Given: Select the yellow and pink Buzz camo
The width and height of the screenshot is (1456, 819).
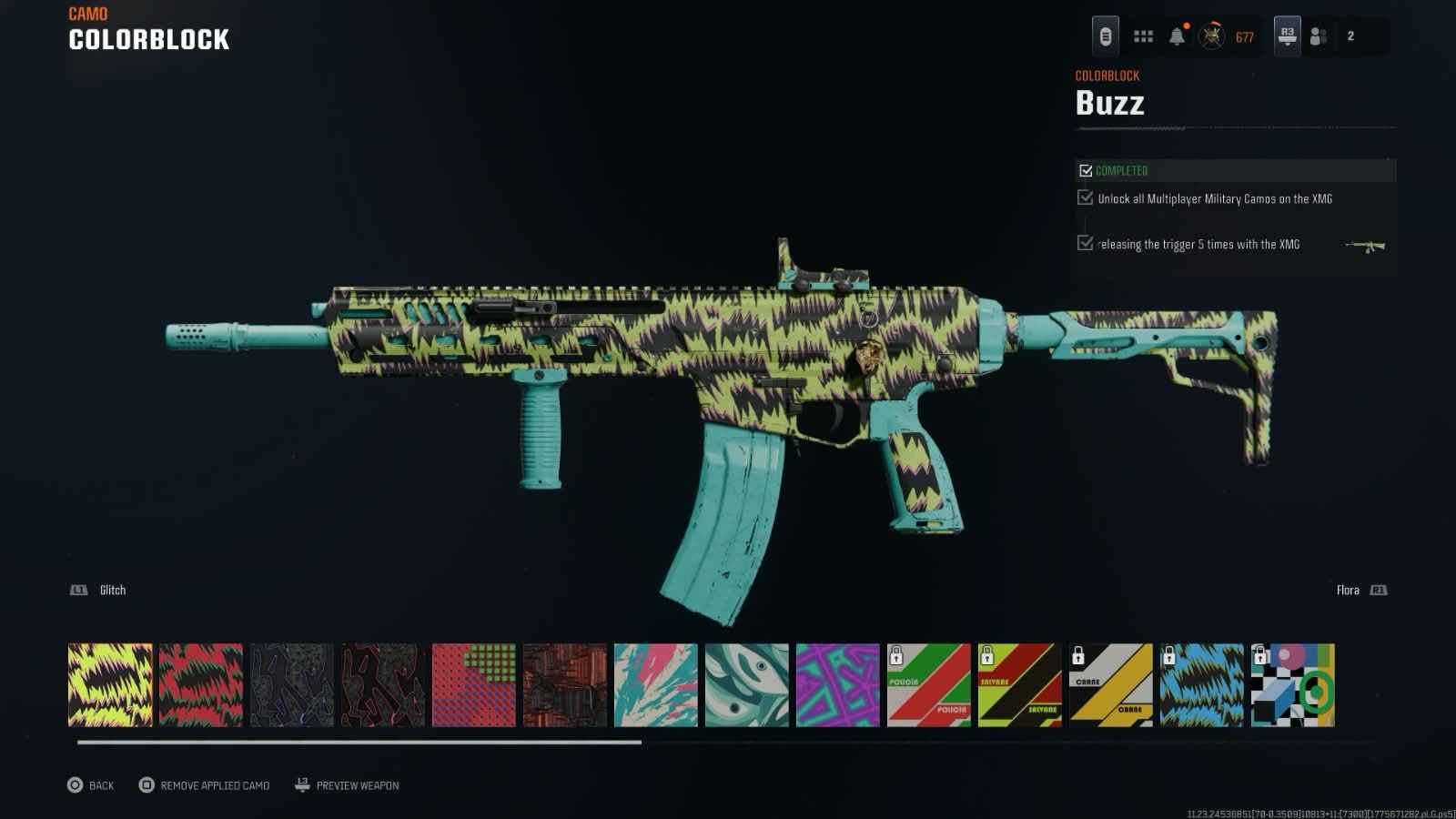Looking at the screenshot, I should point(110,685).
